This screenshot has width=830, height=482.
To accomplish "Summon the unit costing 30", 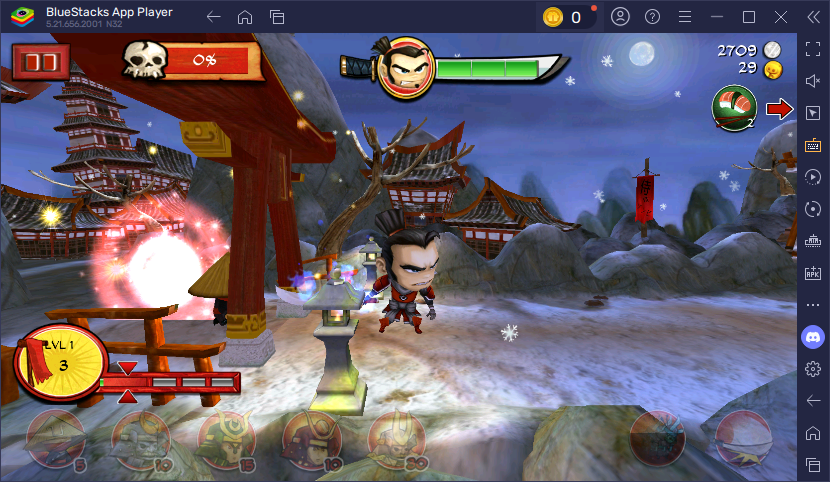I will pos(397,438).
